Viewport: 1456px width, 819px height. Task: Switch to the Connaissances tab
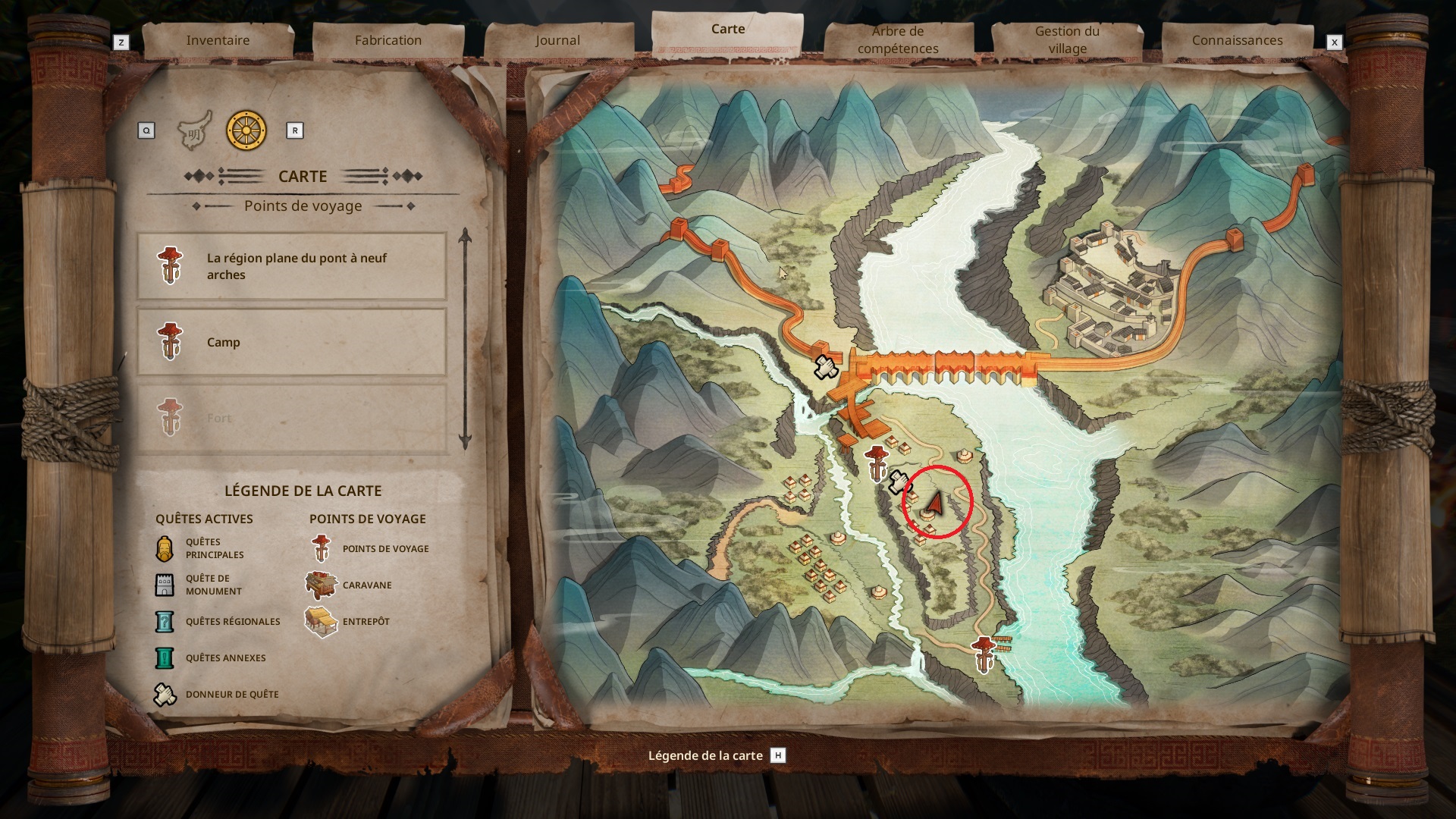[x=1237, y=40]
